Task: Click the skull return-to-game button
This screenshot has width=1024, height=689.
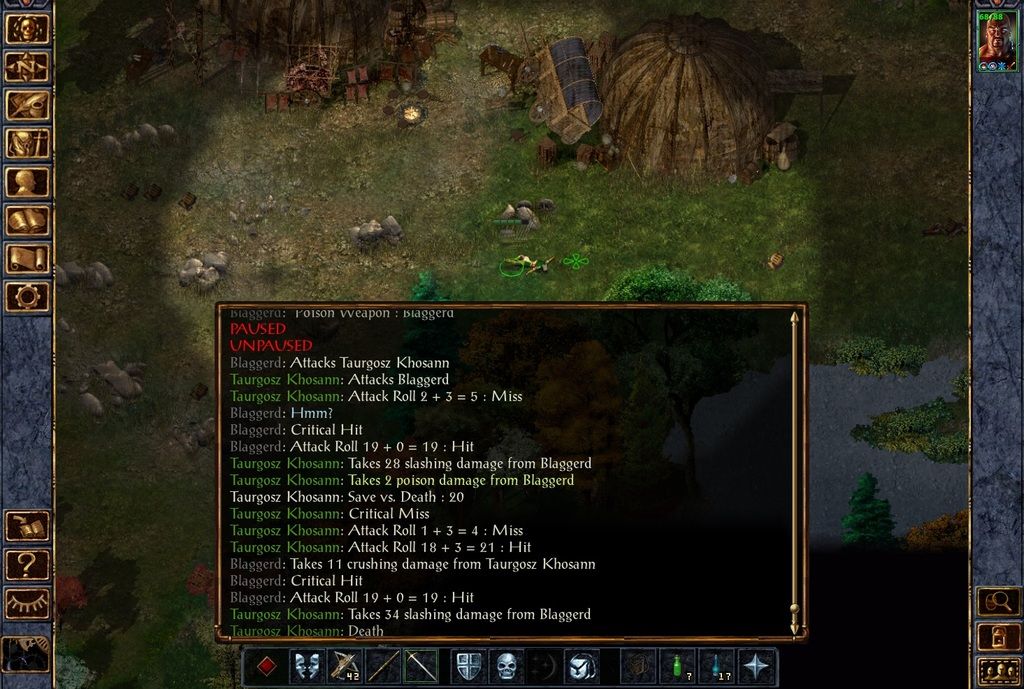Action: point(27,29)
